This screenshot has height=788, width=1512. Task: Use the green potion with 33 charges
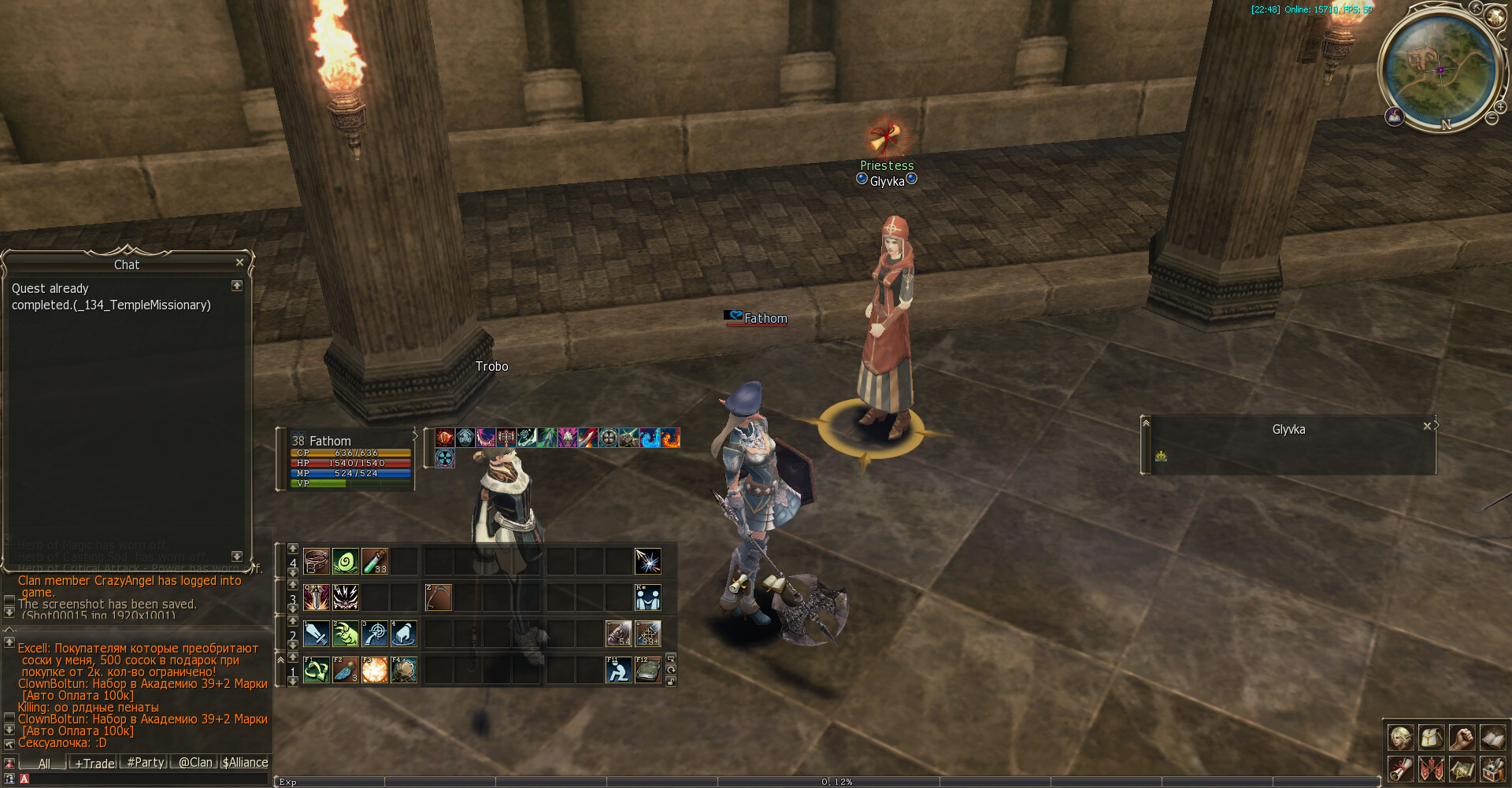[375, 561]
